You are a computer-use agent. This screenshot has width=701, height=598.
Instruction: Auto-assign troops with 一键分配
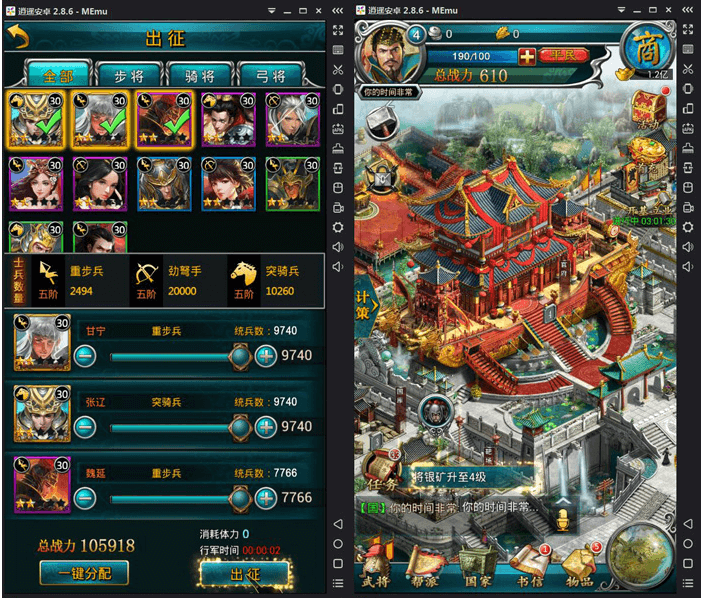83,573
